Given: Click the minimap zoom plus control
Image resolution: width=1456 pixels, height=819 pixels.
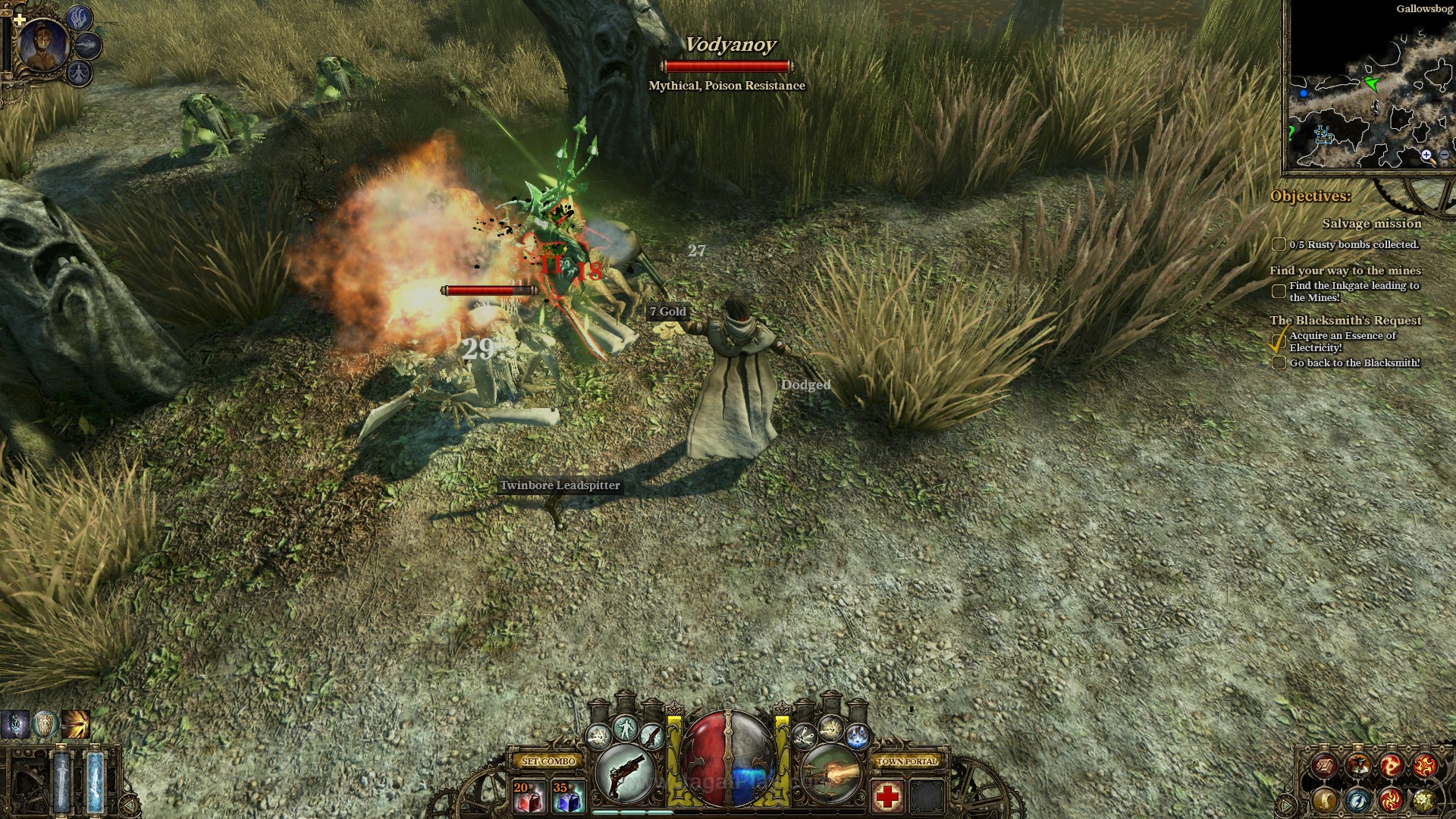Looking at the screenshot, I should (x=1426, y=154).
